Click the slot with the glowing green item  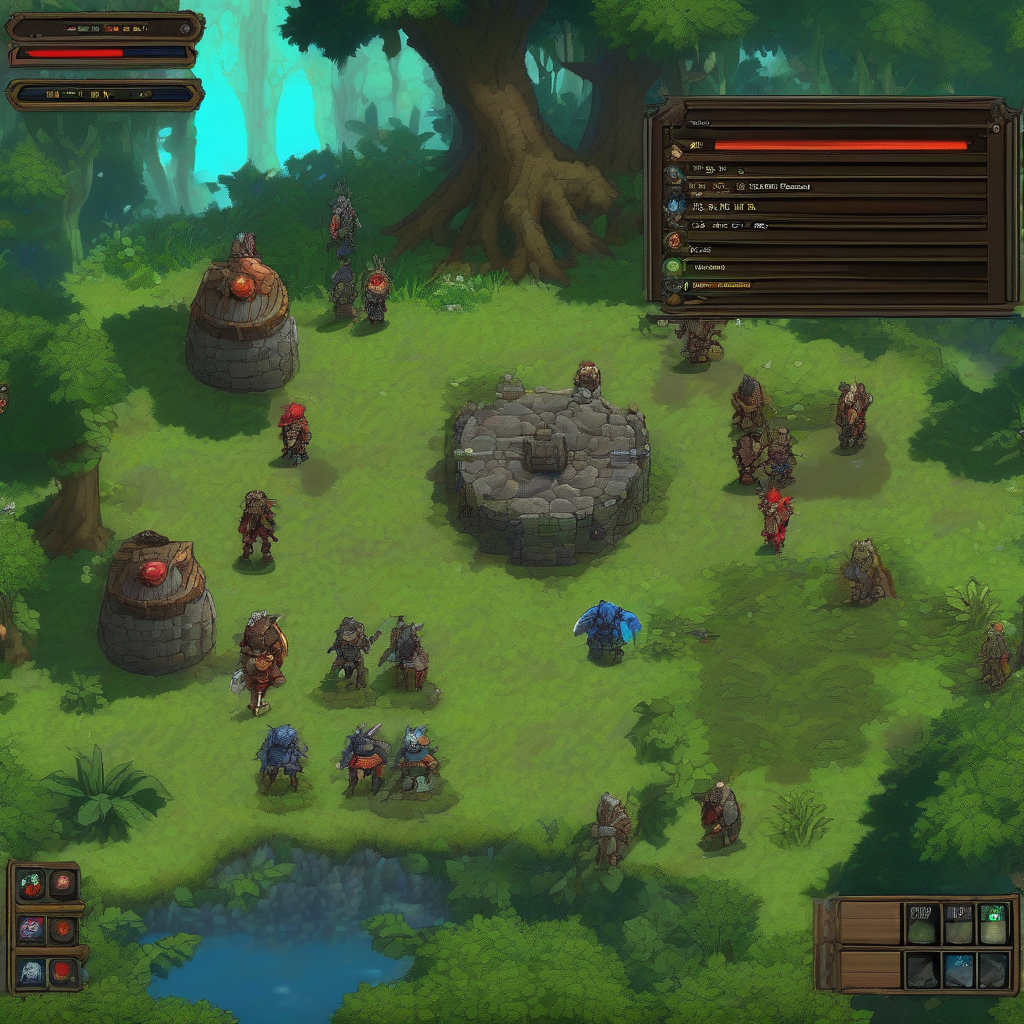coord(993,923)
